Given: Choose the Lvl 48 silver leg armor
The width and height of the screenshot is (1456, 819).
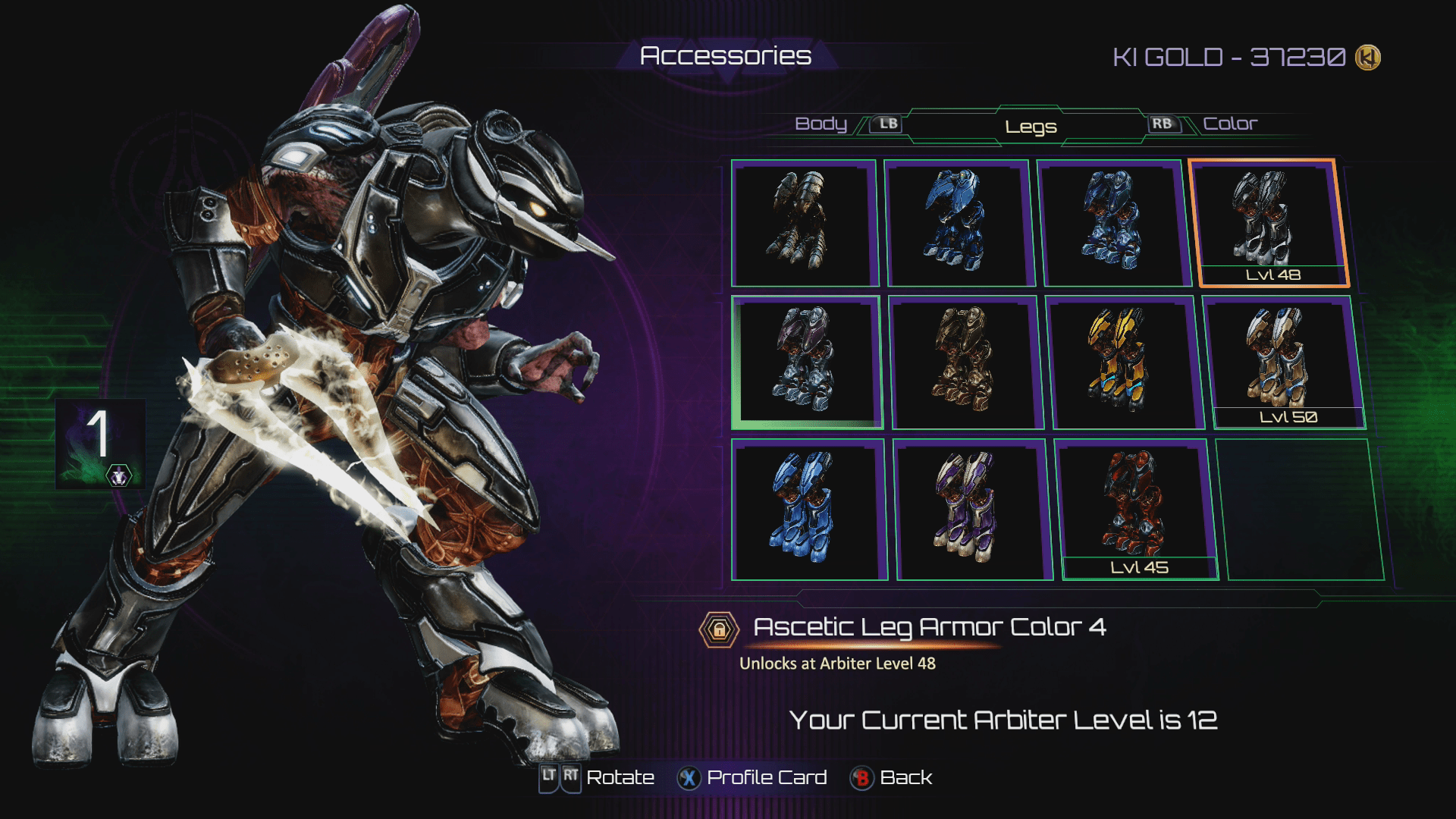Looking at the screenshot, I should pyautogui.click(x=1270, y=223).
